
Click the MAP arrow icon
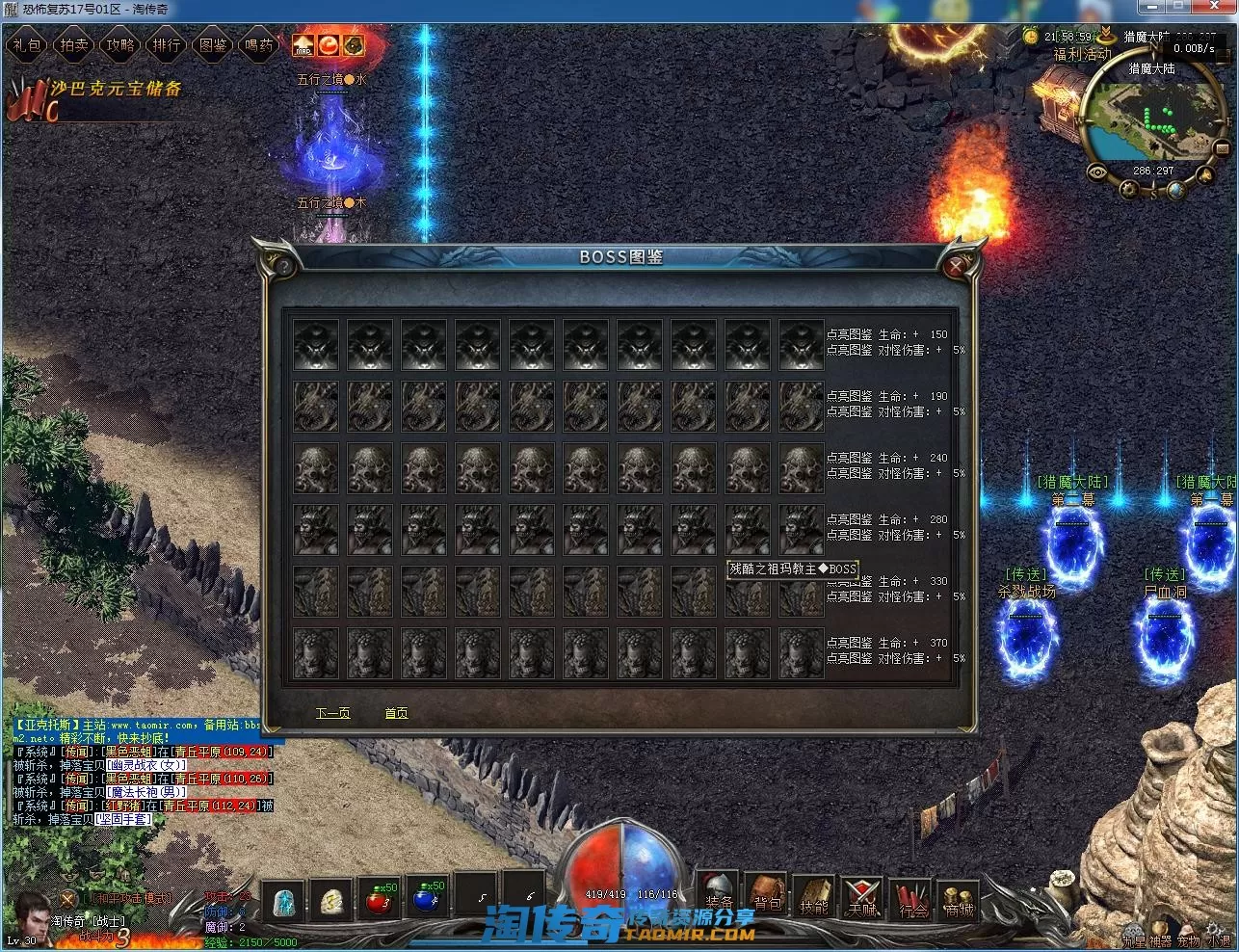point(303,45)
